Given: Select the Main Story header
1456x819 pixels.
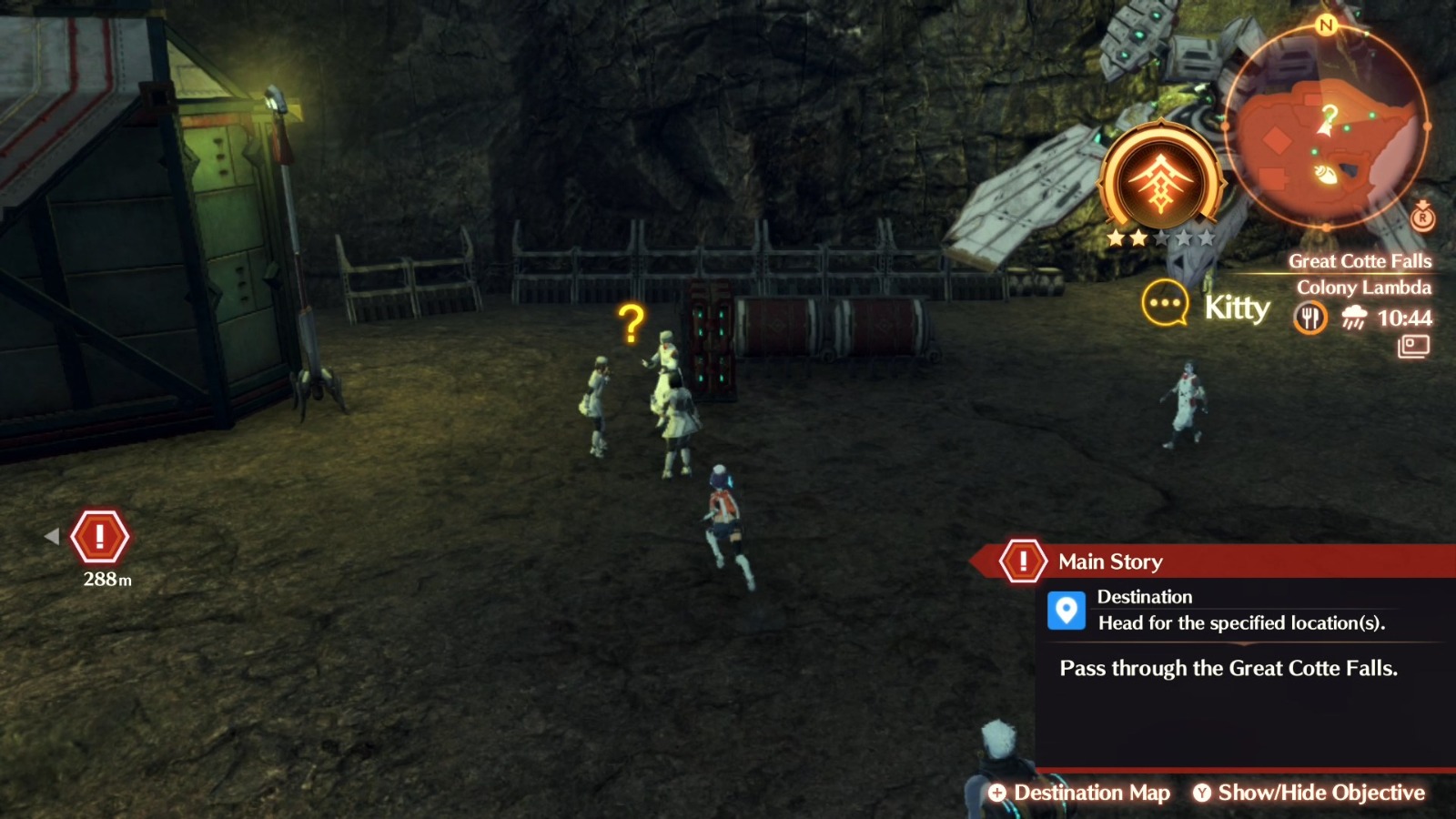Looking at the screenshot, I should coord(1111,561).
